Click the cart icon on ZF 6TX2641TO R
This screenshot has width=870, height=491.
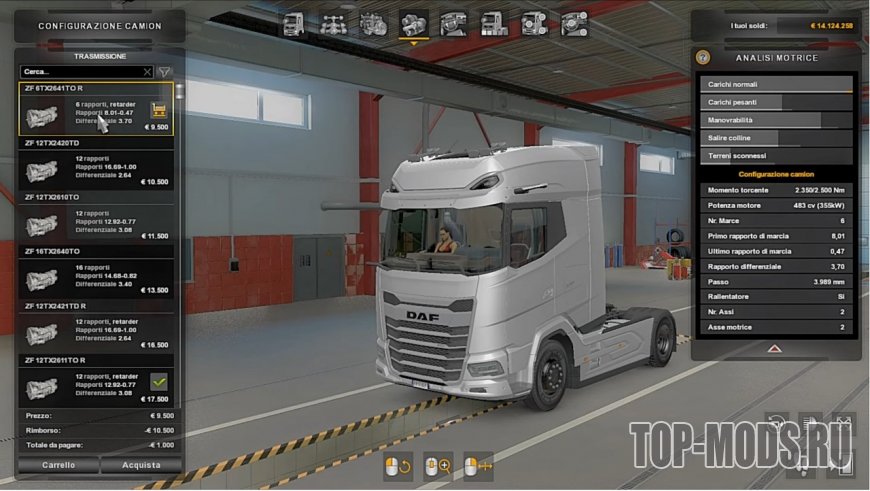tap(158, 109)
